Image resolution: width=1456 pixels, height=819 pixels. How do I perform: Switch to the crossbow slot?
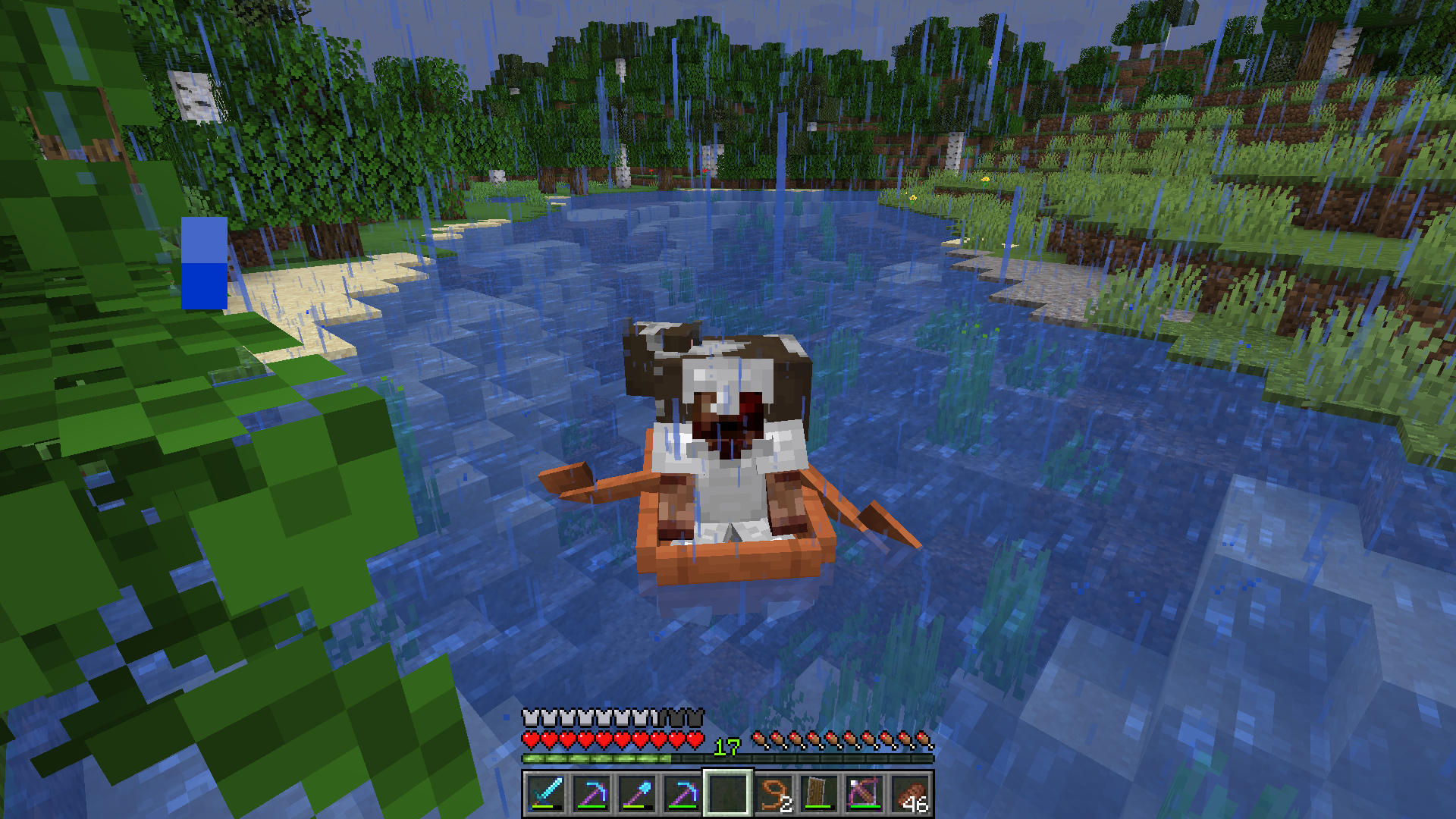(864, 793)
